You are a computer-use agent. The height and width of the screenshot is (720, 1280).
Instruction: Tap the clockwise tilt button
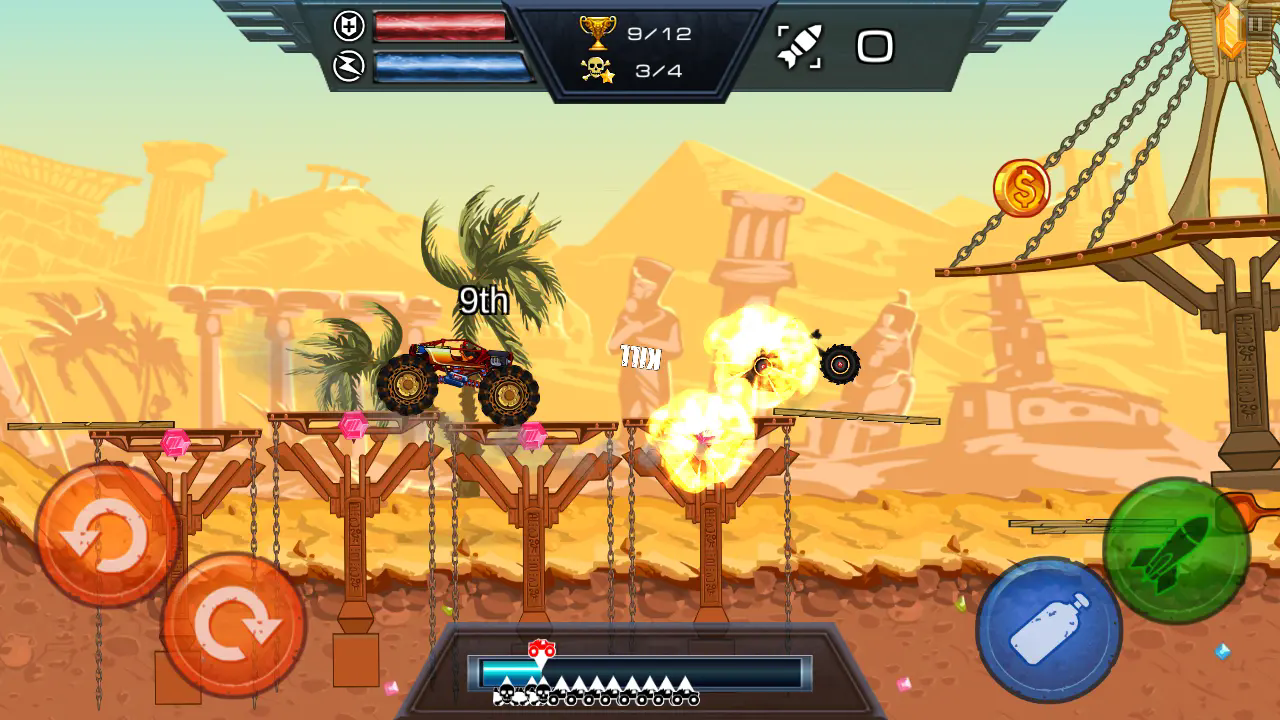pos(233,624)
